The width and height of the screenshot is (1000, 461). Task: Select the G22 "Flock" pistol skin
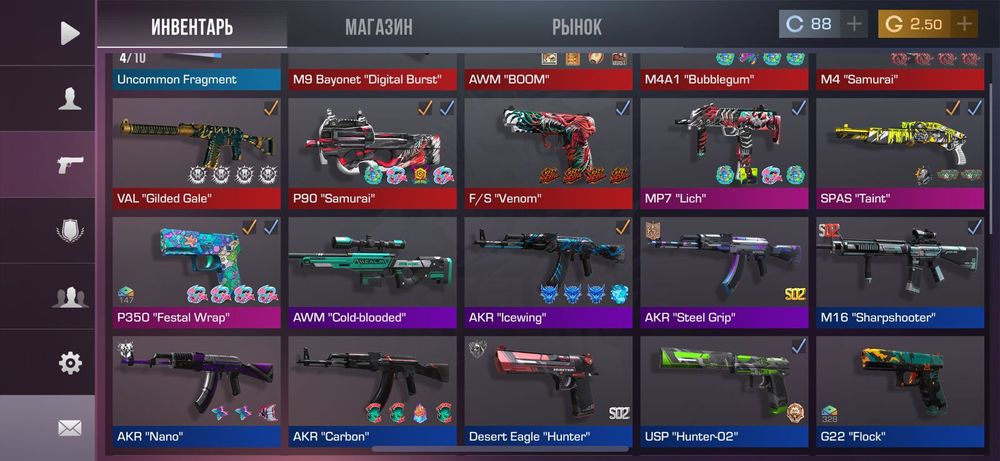899,390
